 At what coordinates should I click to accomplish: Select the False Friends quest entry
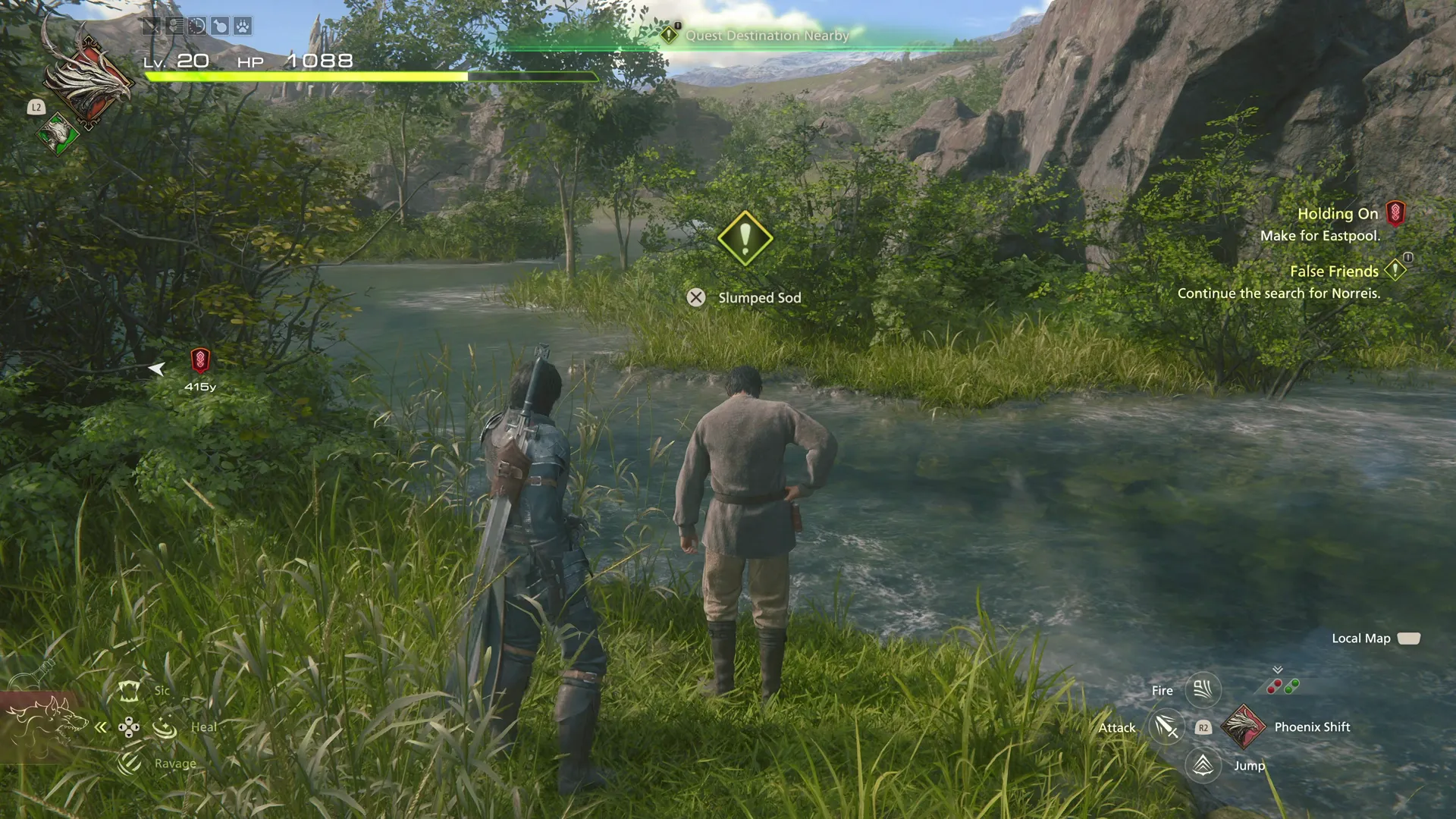(1334, 271)
